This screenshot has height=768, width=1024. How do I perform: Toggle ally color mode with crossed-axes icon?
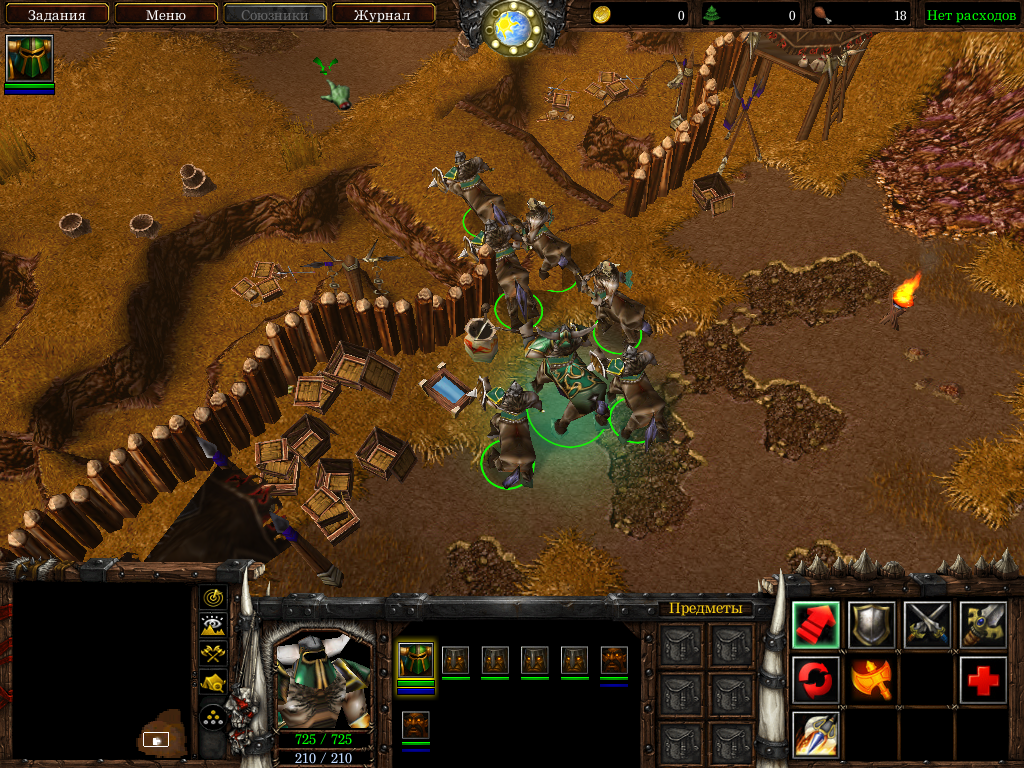pos(213,654)
